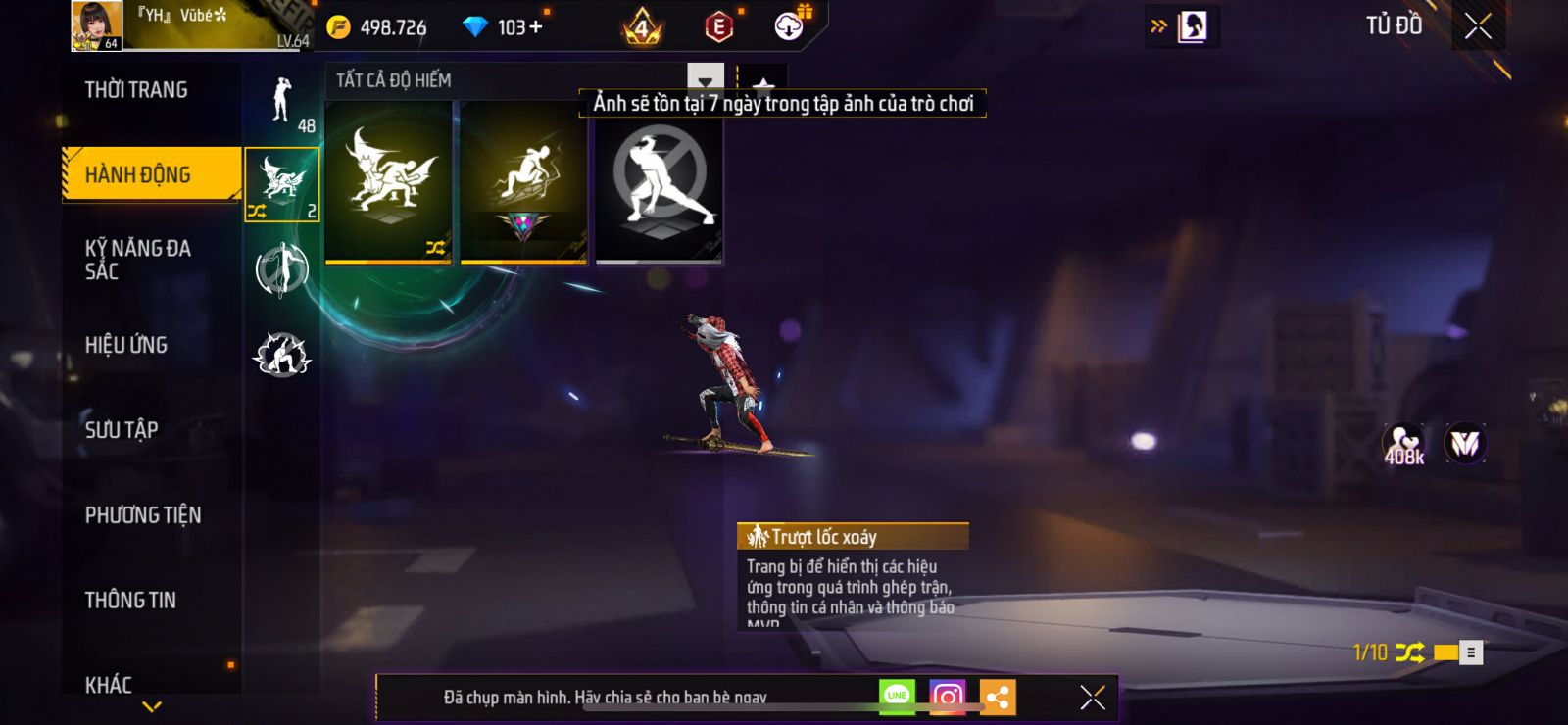This screenshot has width=1568, height=725.
Task: Select the Hành Động tab
Action: click(138, 174)
